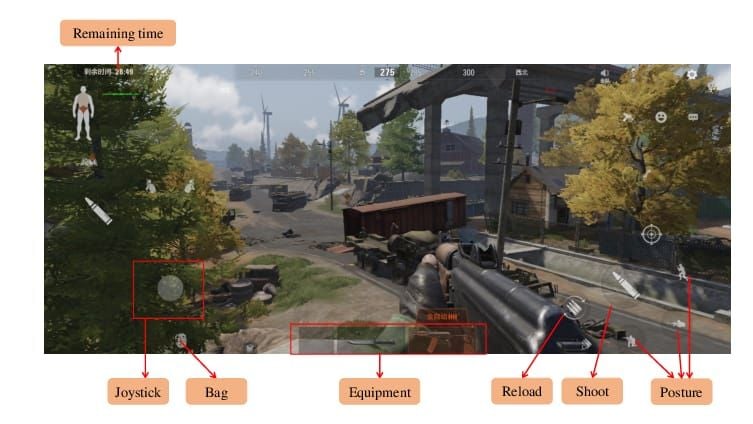Switch to the prone posture

tap(680, 323)
